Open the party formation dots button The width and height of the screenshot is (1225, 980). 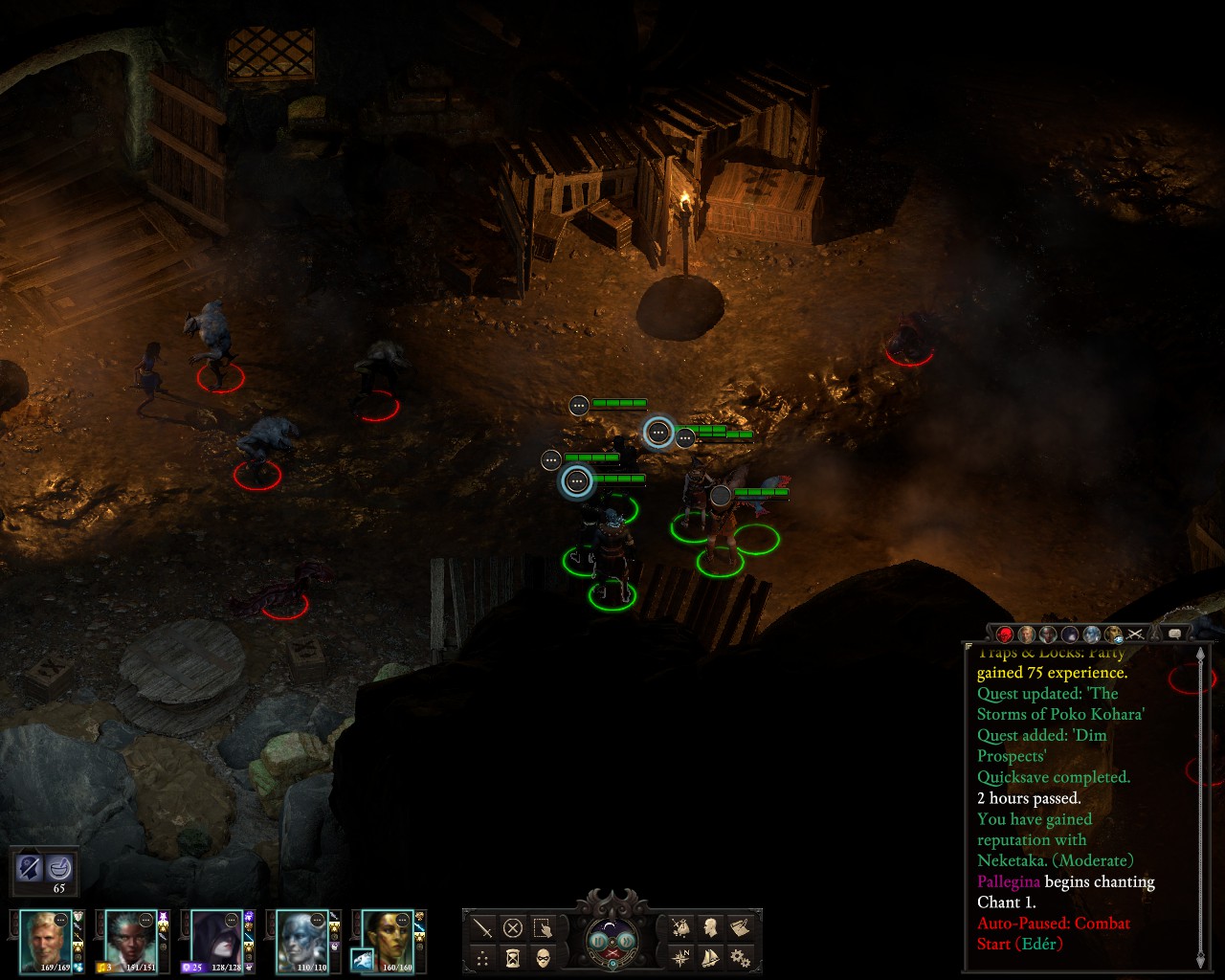click(x=483, y=957)
